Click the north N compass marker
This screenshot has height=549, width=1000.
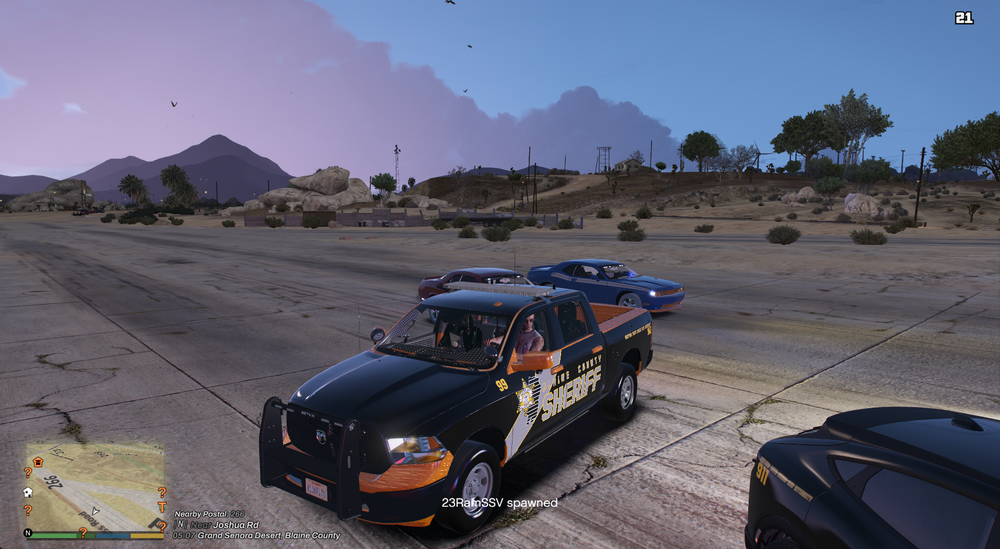tap(28, 534)
